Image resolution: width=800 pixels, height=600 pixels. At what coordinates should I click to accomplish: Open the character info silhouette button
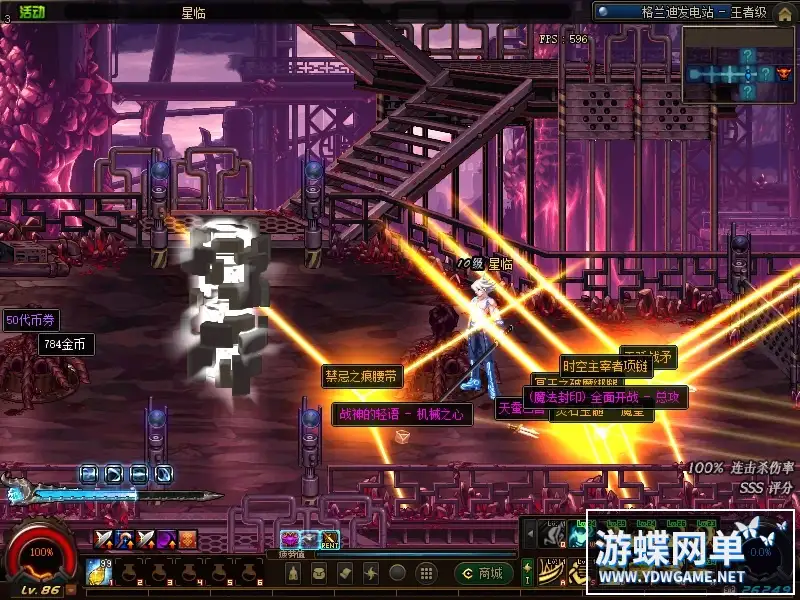293,573
